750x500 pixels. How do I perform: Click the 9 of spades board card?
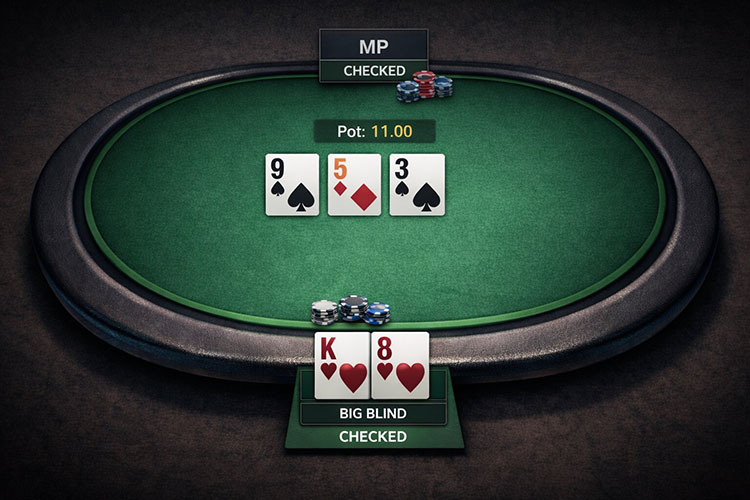293,184
